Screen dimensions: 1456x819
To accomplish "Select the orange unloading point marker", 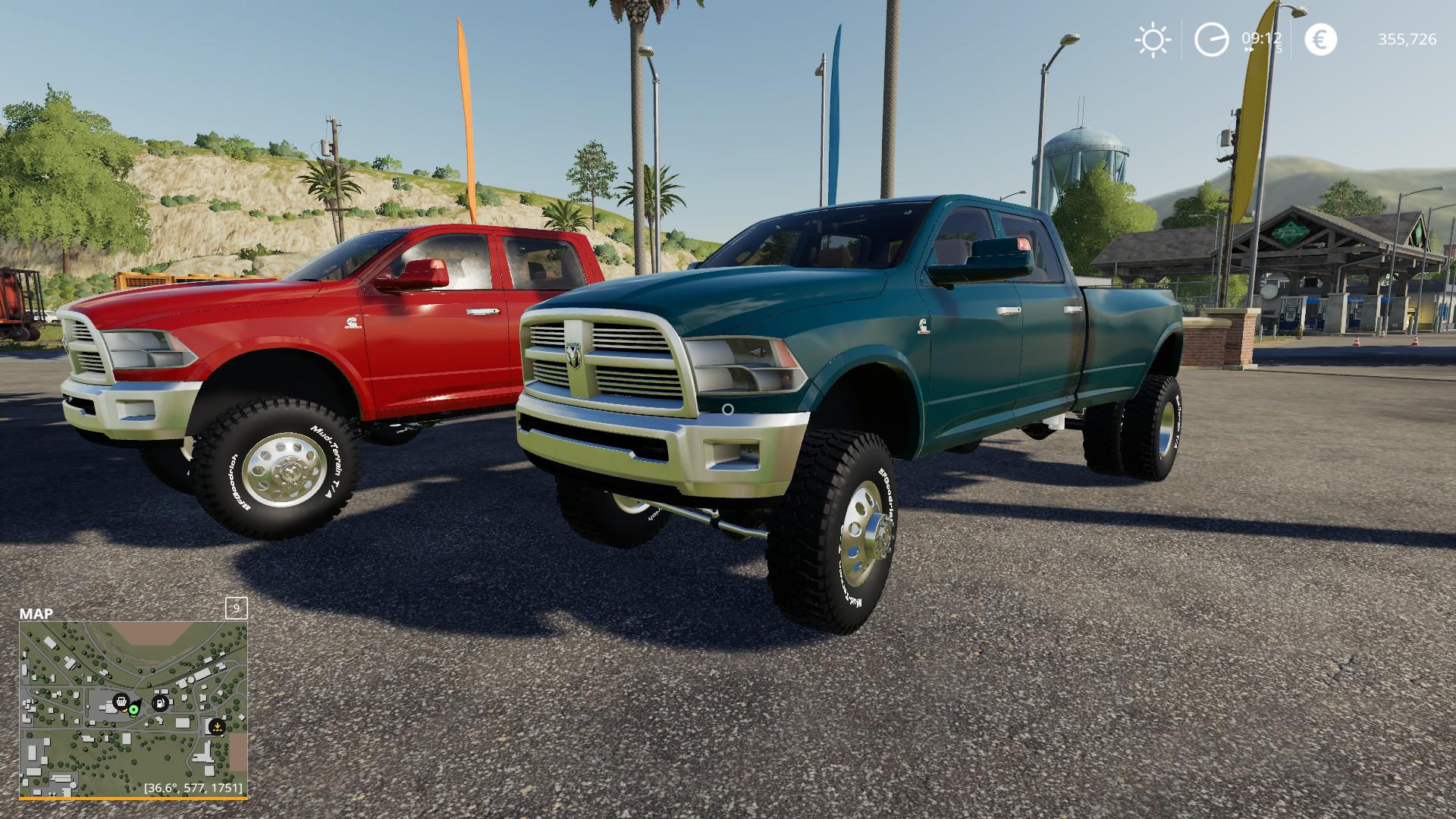I will tap(217, 726).
